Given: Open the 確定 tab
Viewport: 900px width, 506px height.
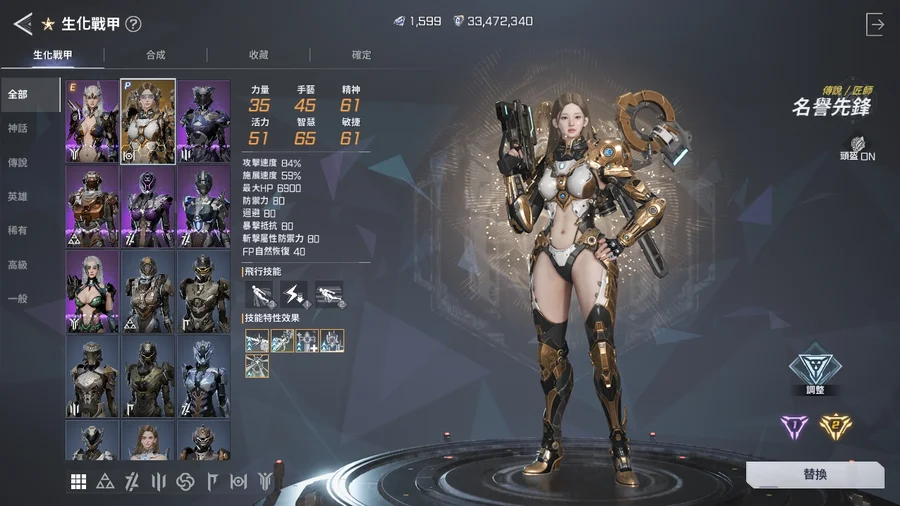Looking at the screenshot, I should tap(361, 55).
